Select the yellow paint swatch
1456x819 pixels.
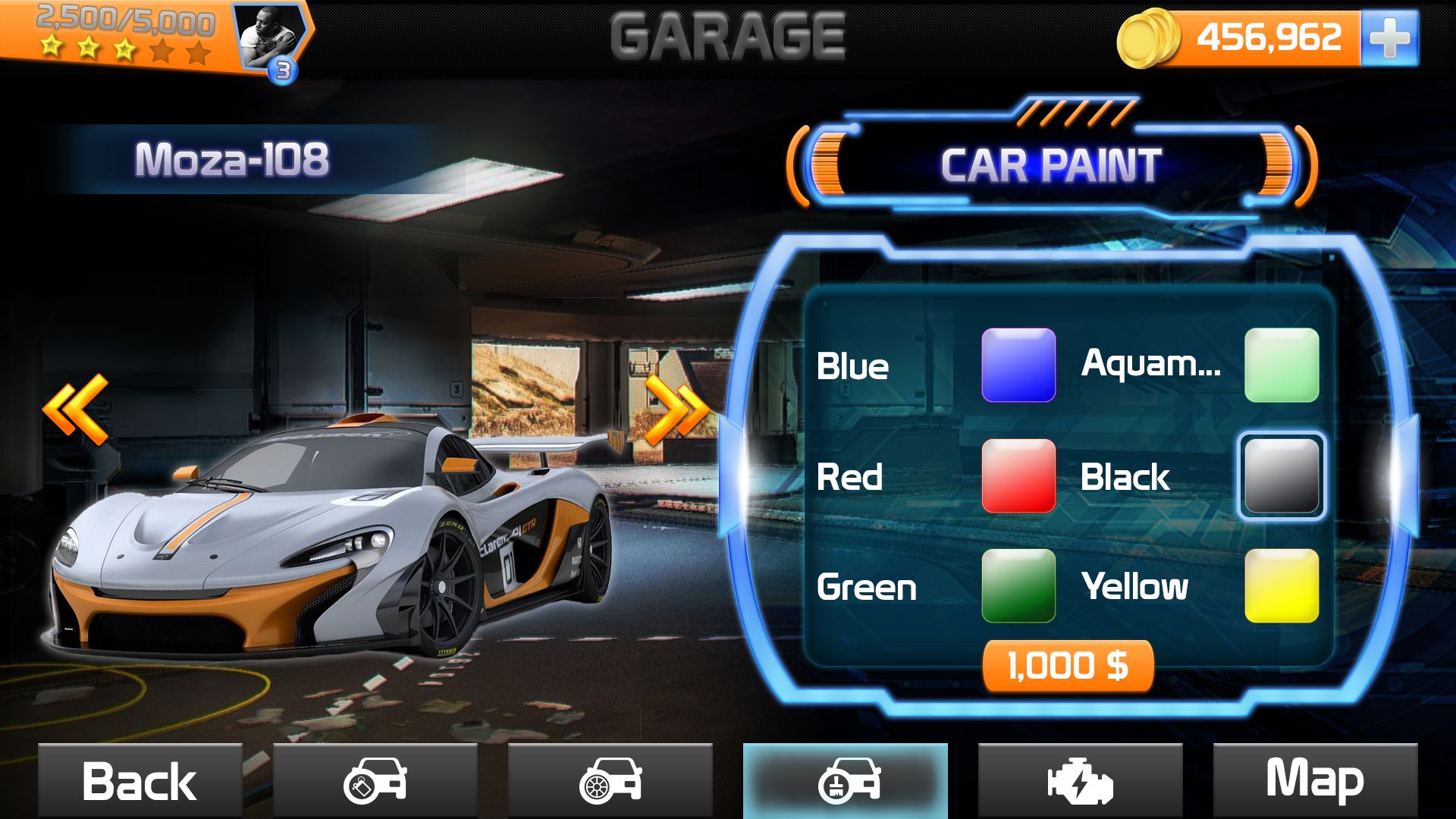coord(1282,586)
